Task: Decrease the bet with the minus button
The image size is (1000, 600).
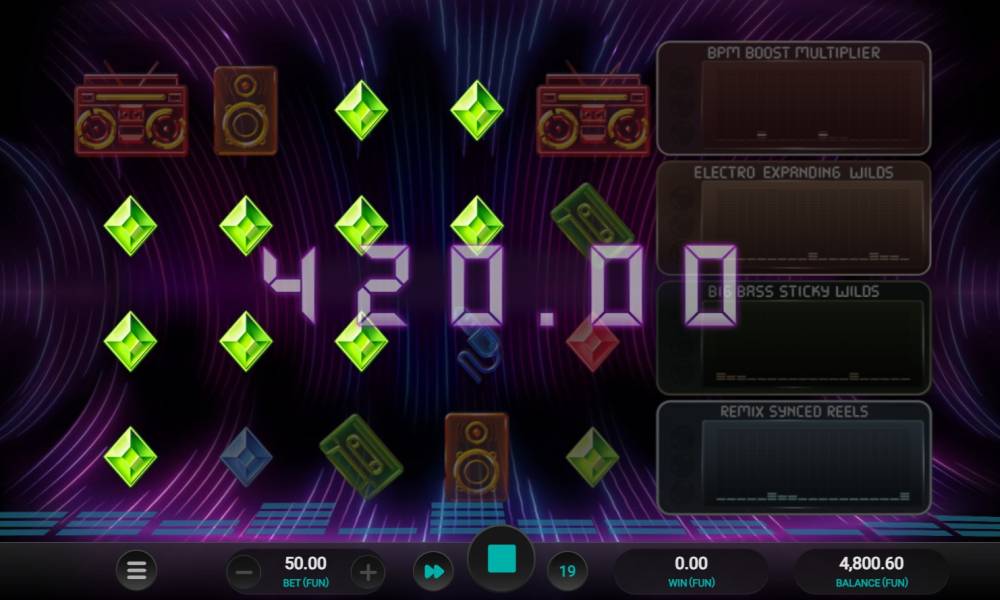Action: pyautogui.click(x=244, y=572)
